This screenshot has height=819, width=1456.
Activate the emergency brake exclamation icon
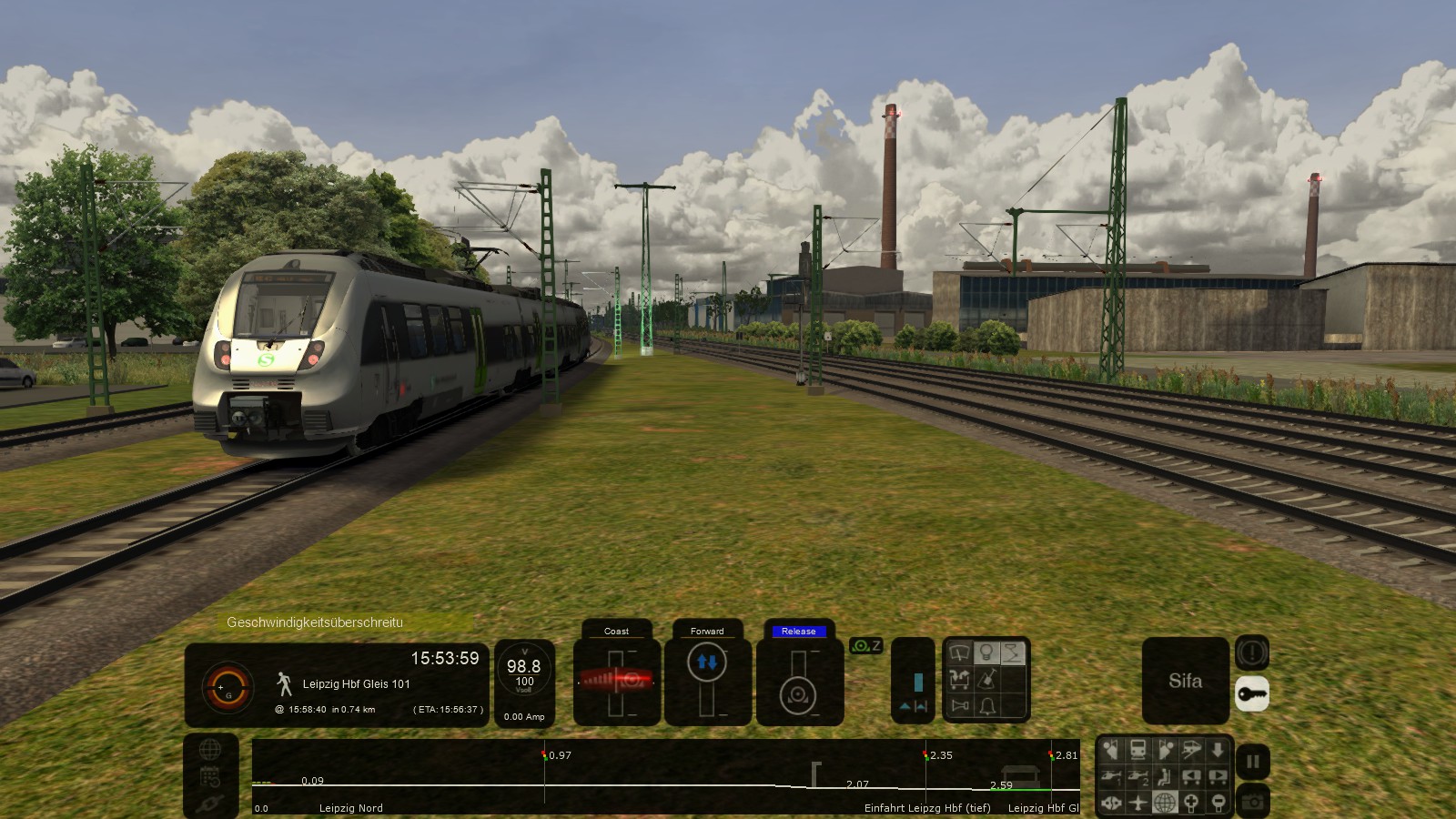1252,652
